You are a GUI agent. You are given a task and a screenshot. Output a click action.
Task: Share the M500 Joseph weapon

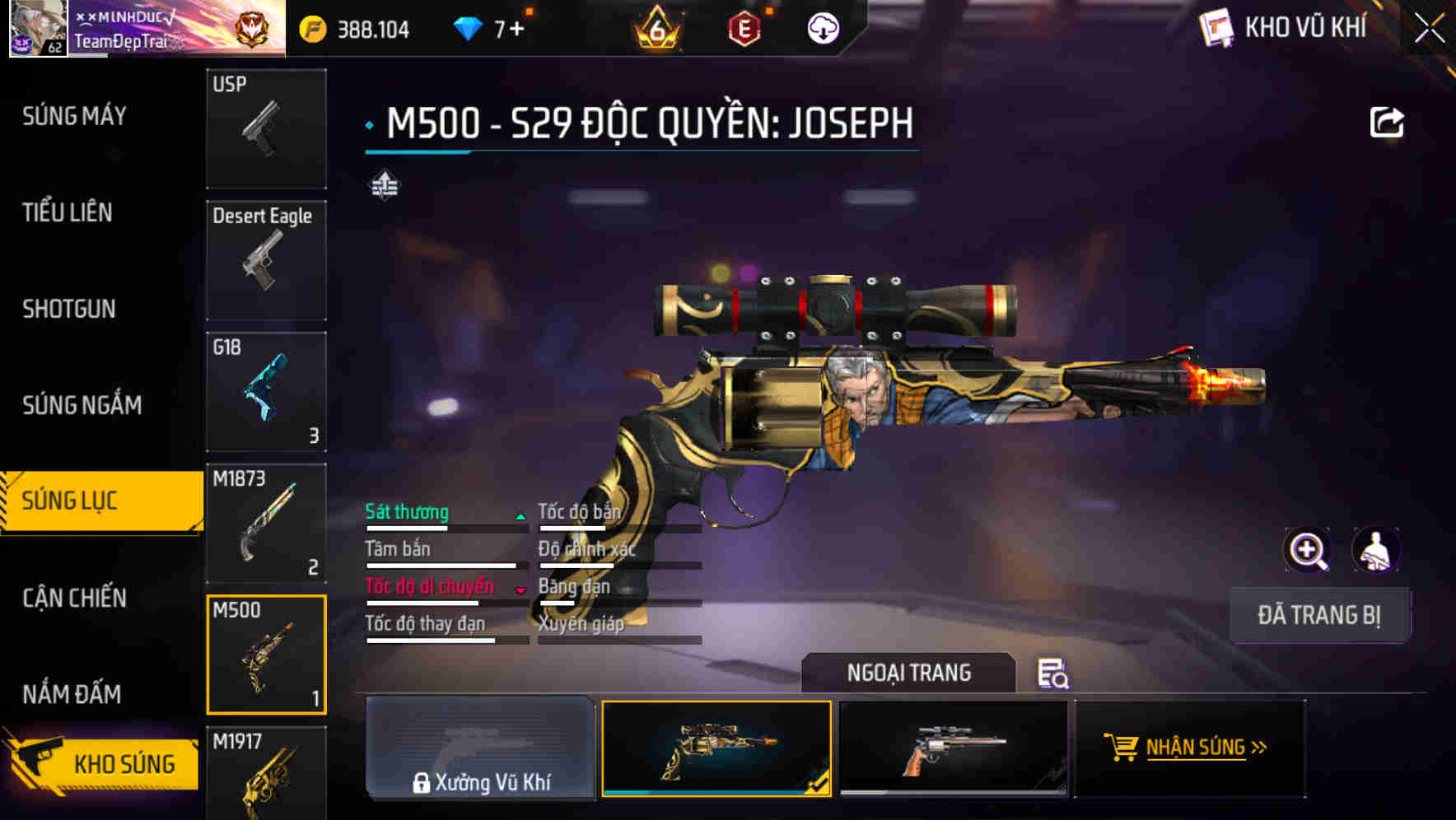(x=1388, y=120)
